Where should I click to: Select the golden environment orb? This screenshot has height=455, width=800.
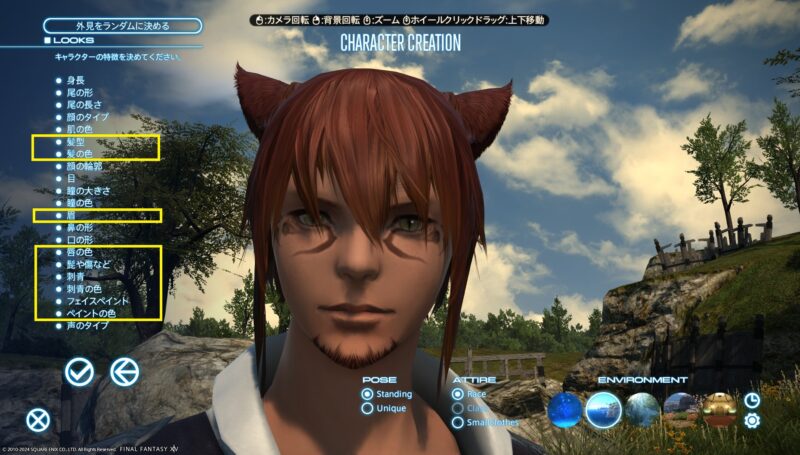coord(718,406)
